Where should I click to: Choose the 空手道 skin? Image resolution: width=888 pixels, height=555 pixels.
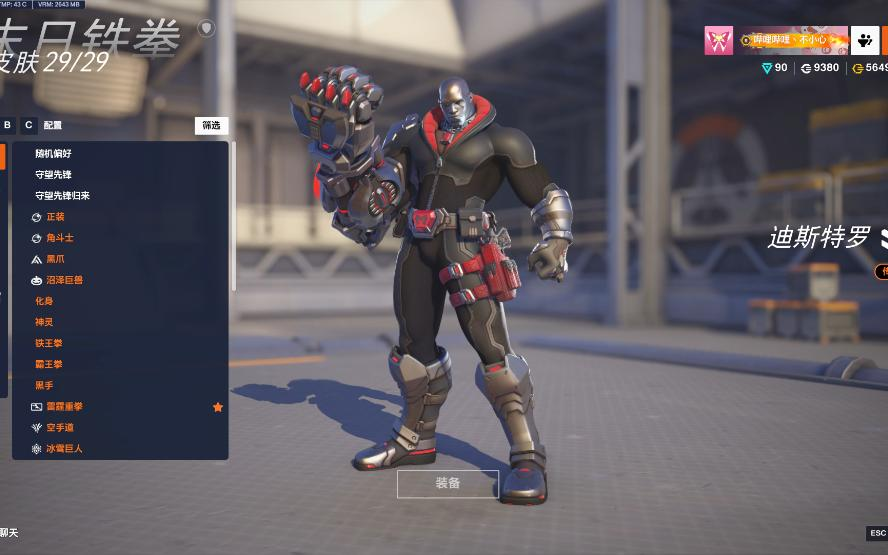(59, 428)
